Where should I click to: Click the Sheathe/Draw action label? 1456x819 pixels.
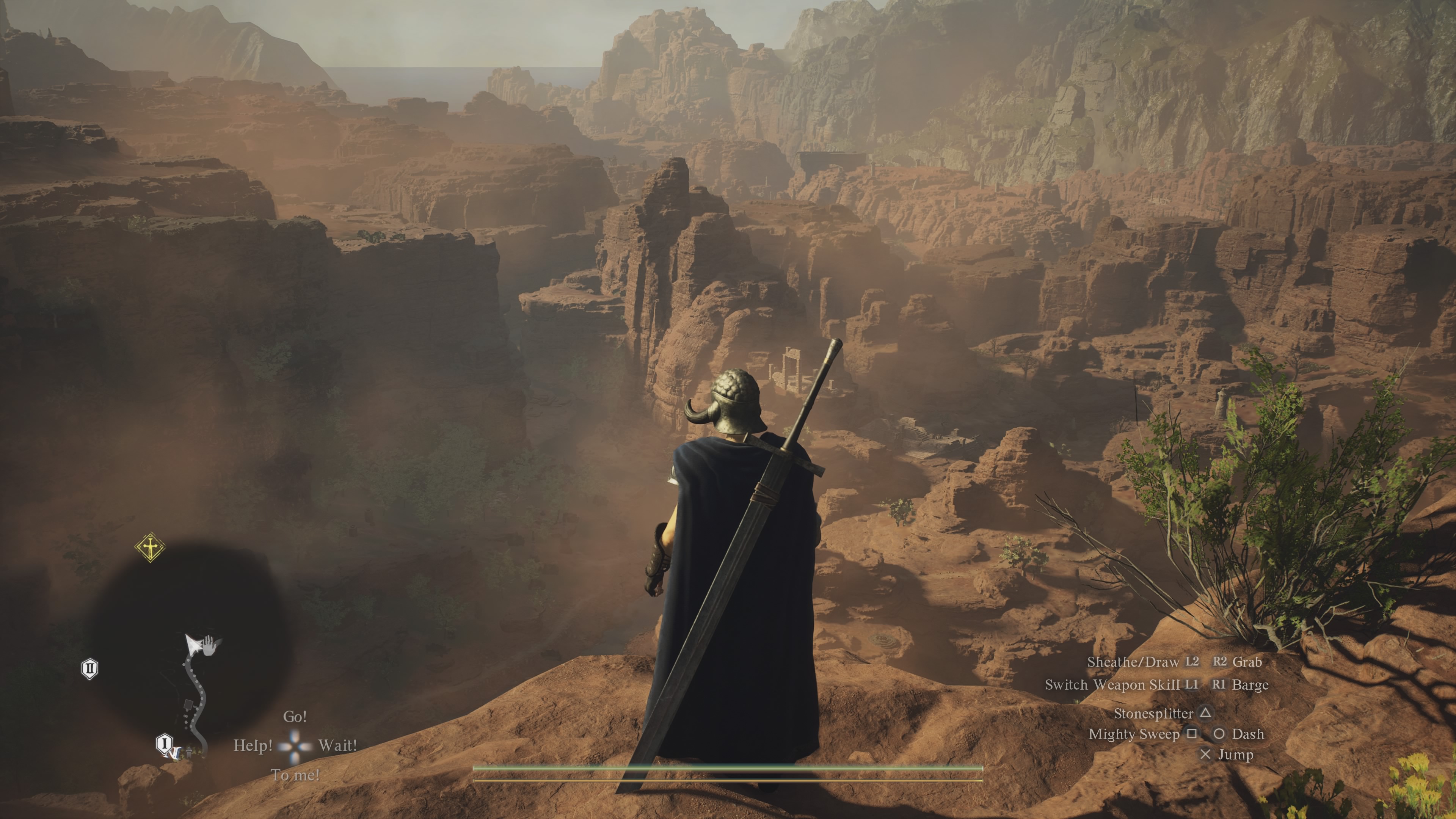pos(1133,662)
